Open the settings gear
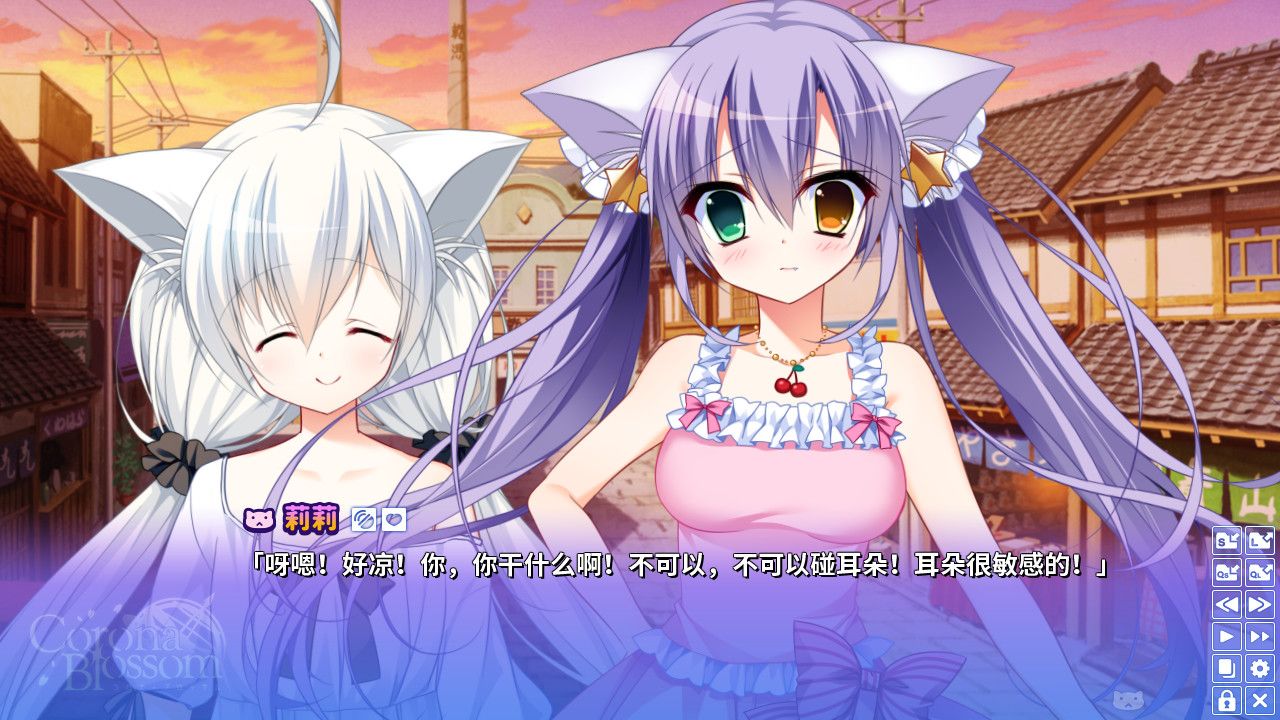The width and height of the screenshot is (1280, 720). click(x=1258, y=667)
